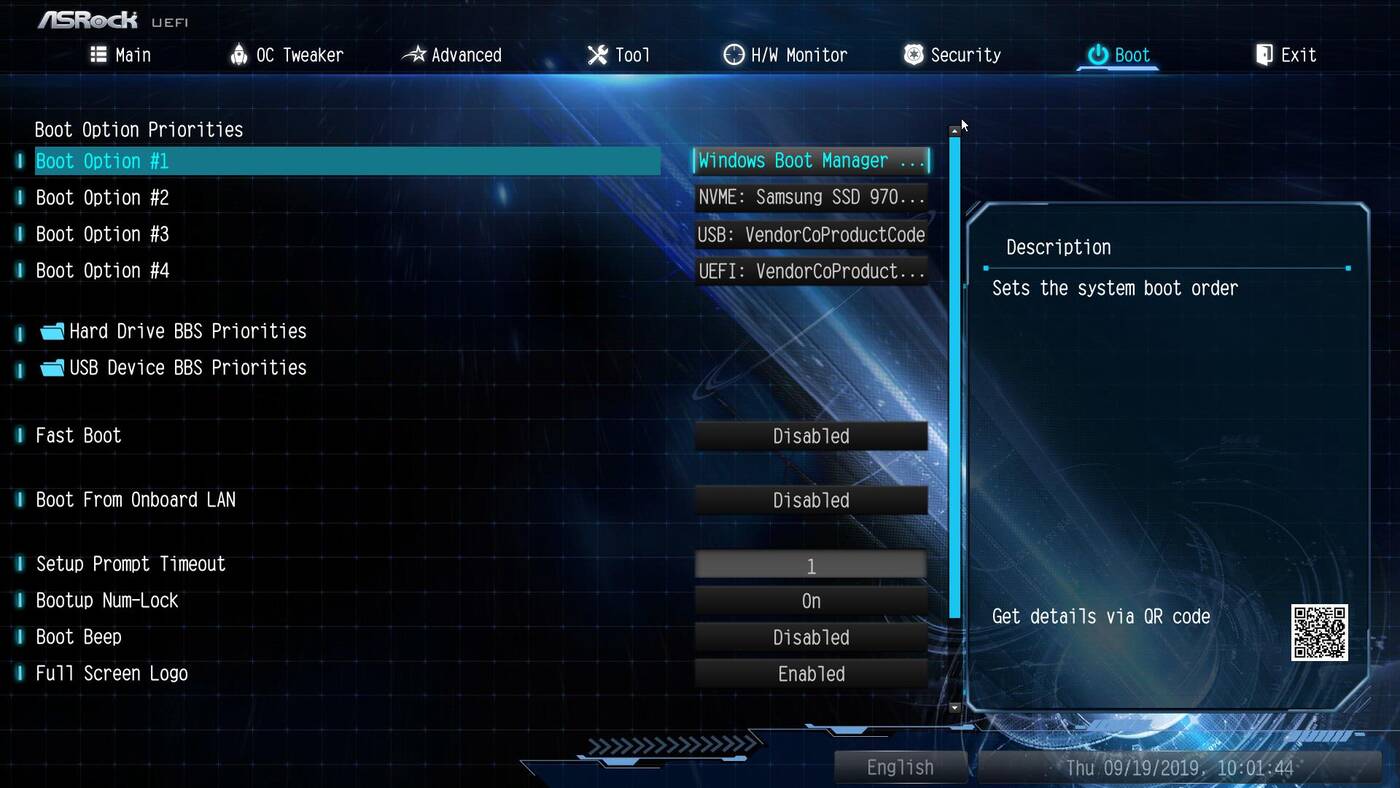Viewport: 1400px width, 788px height.
Task: Open Boot Option #1 Windows Boot Manager dropdown
Action: (x=811, y=161)
